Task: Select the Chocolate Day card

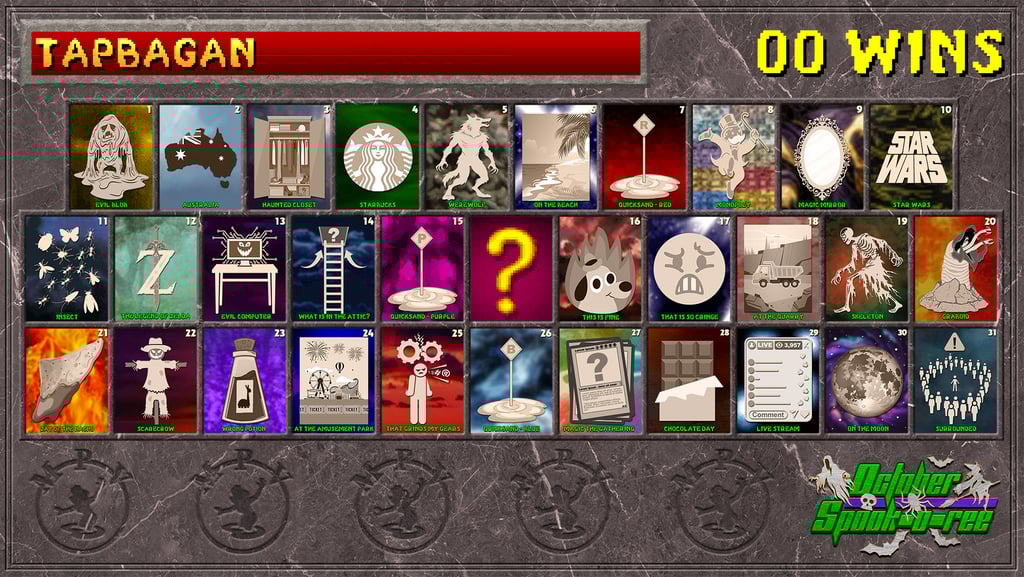Action: point(689,380)
